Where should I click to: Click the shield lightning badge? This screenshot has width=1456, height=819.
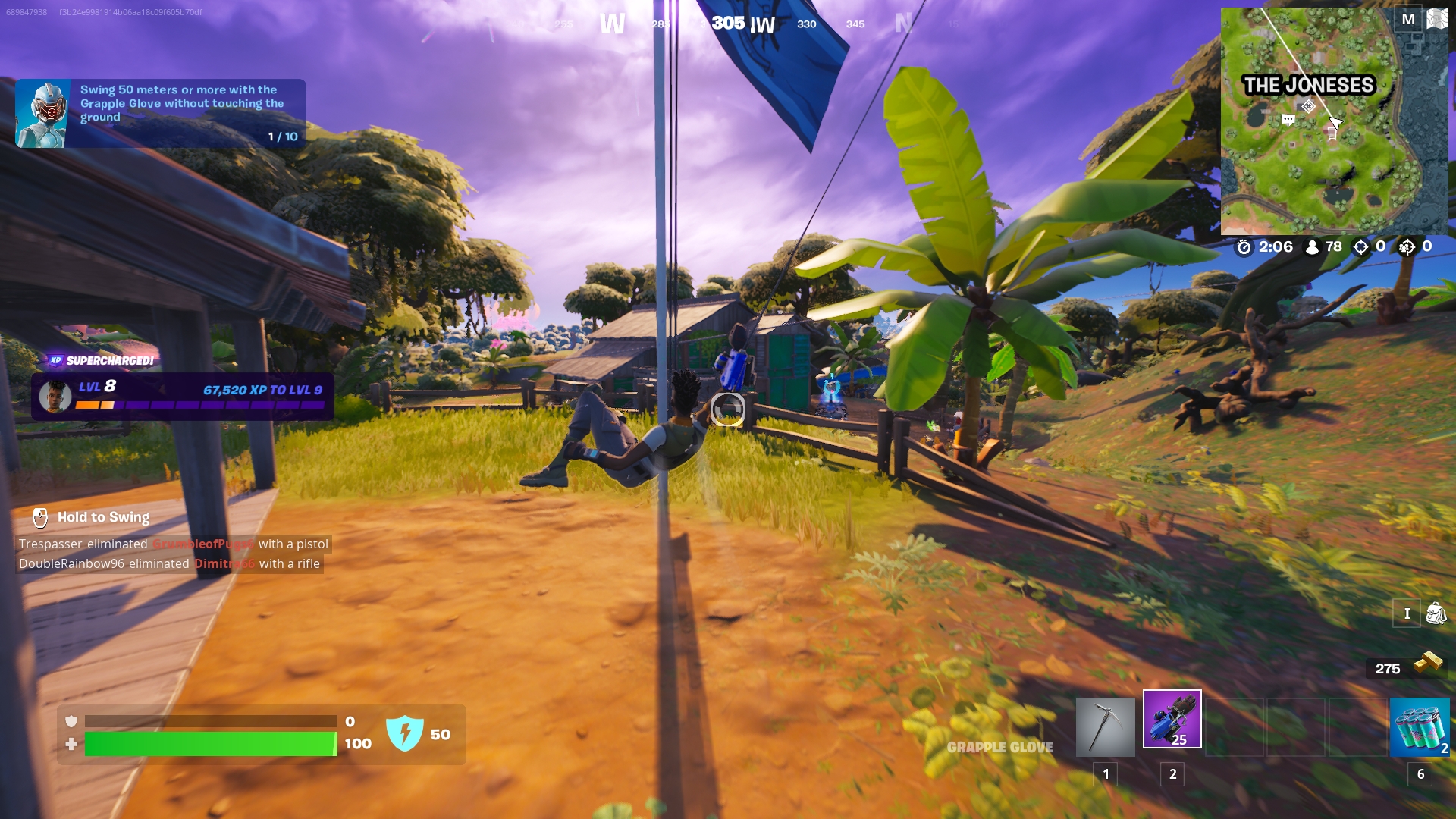pyautogui.click(x=407, y=734)
